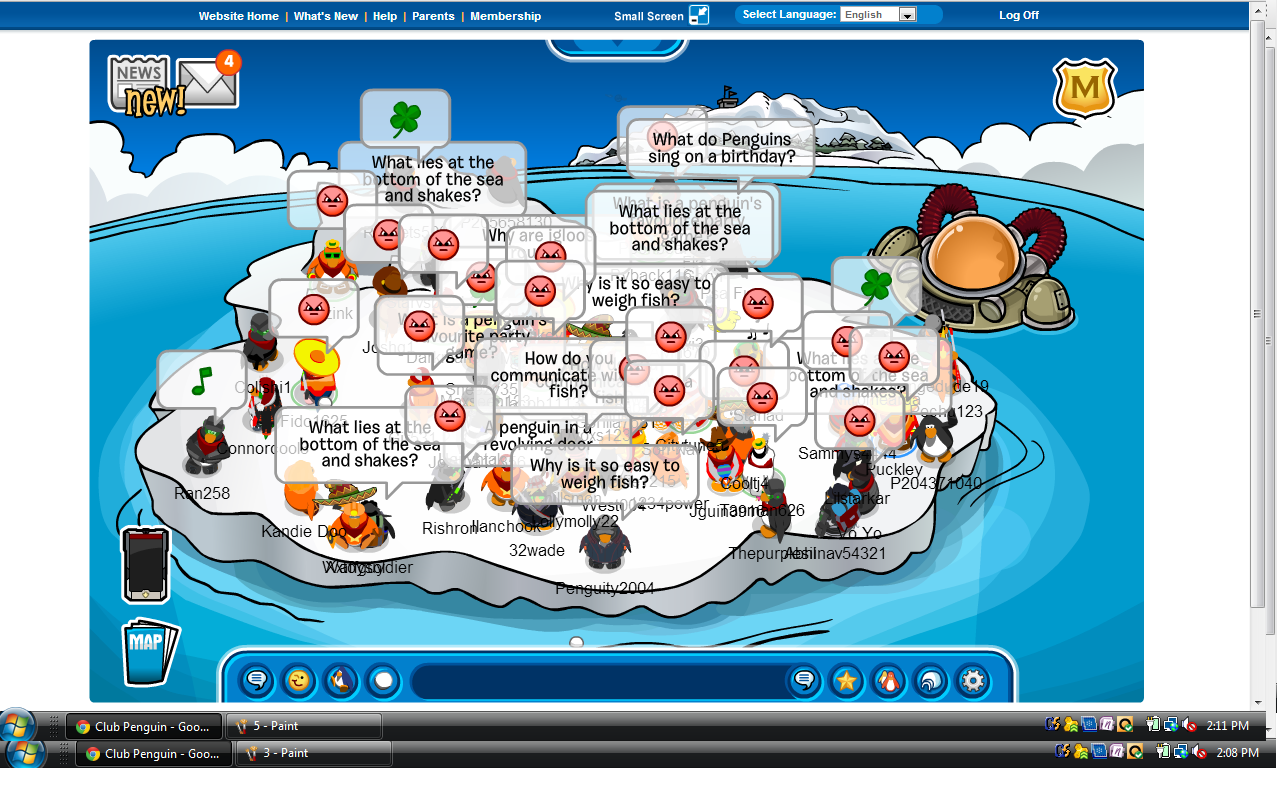Open the emotes menu with the winking face
Viewport: 1280px width, 800px height.
pos(299,681)
